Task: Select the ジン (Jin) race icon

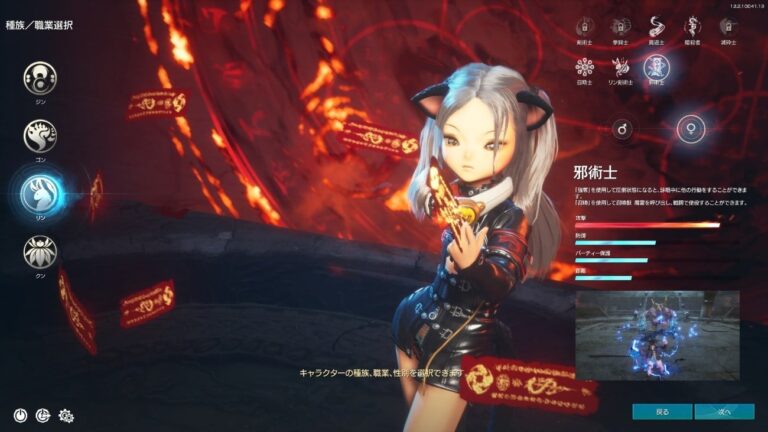Action: click(x=40, y=77)
